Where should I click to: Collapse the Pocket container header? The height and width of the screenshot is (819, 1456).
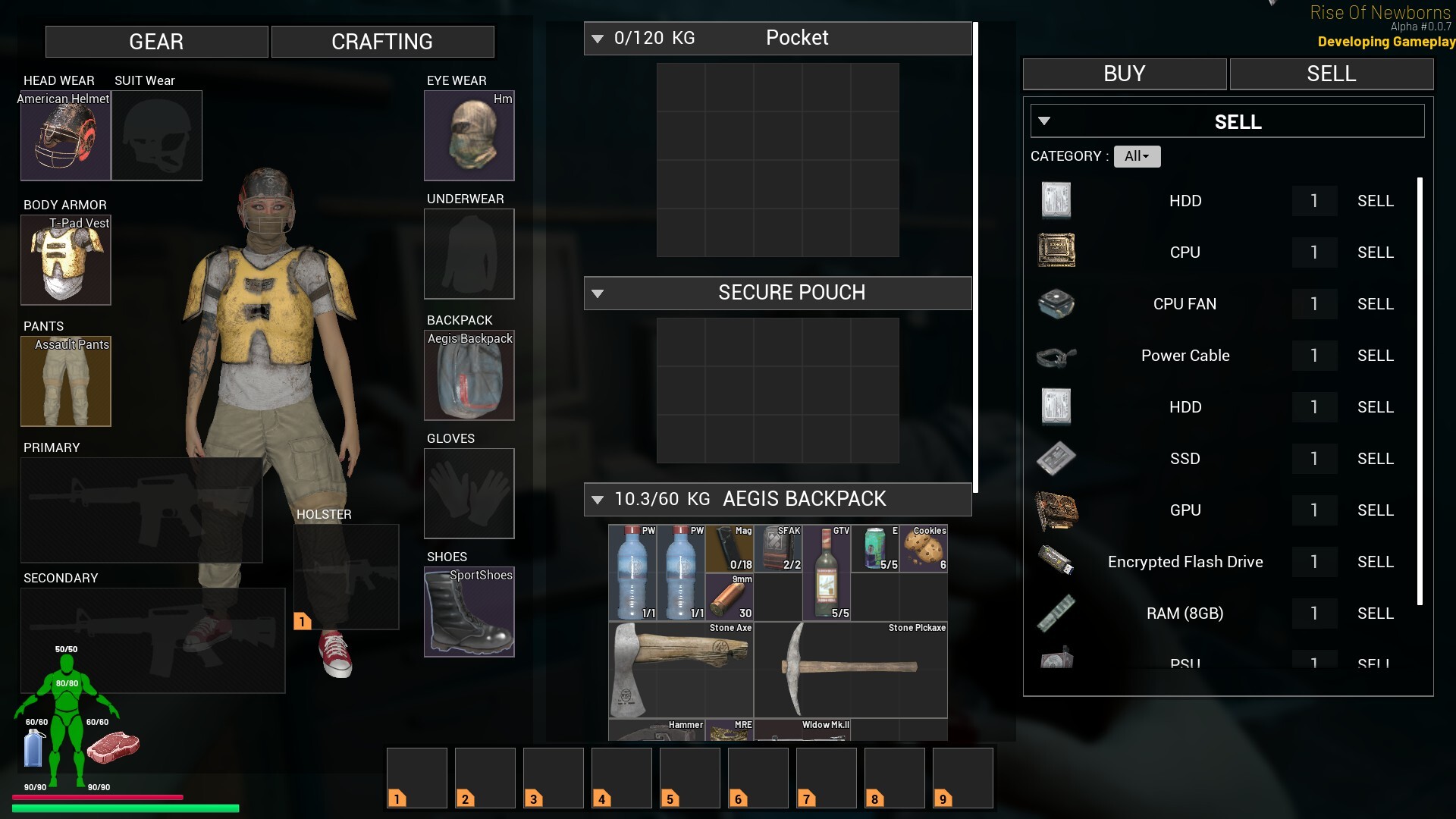598,39
